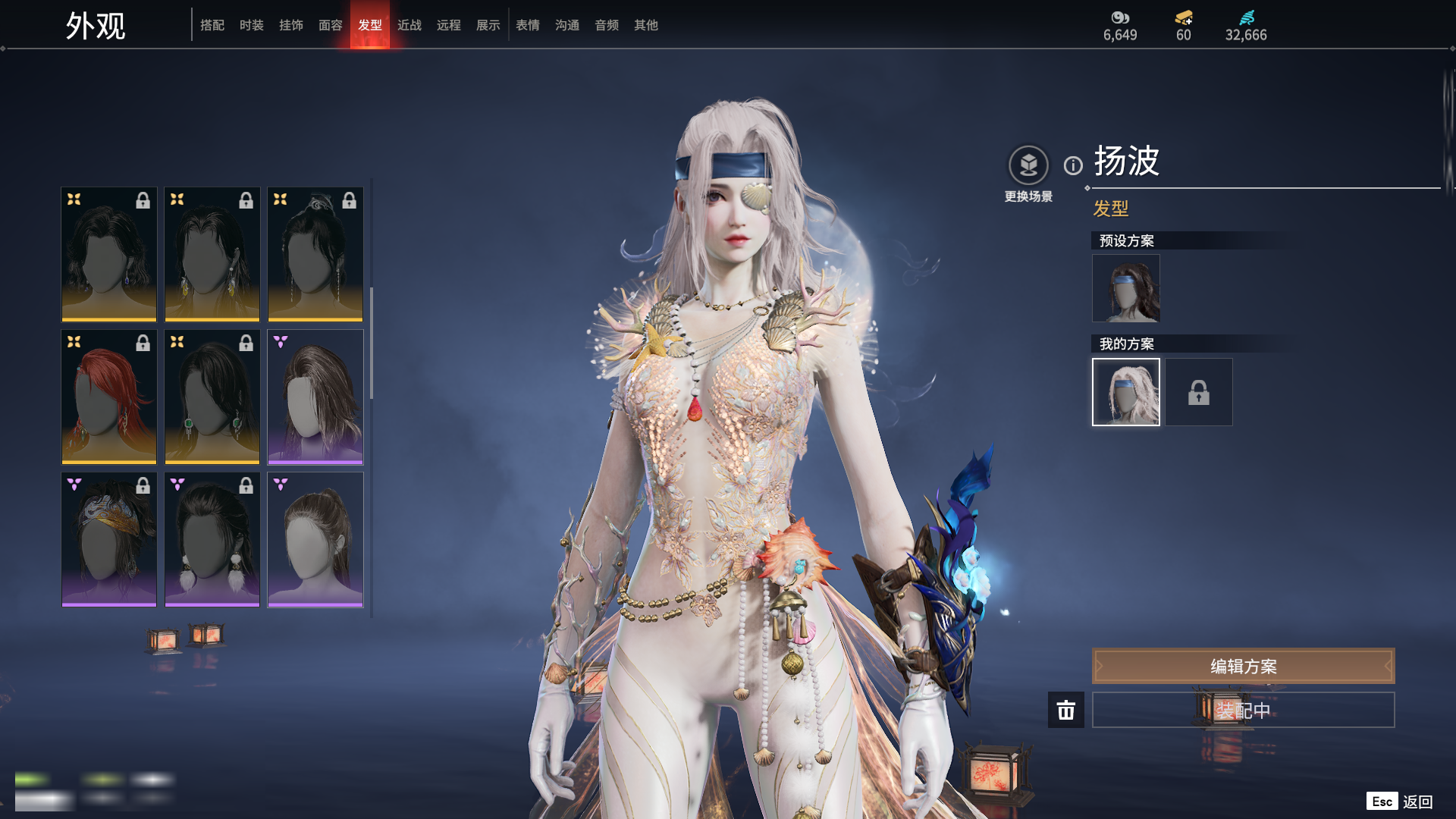Show the 表情 tab

[528, 25]
